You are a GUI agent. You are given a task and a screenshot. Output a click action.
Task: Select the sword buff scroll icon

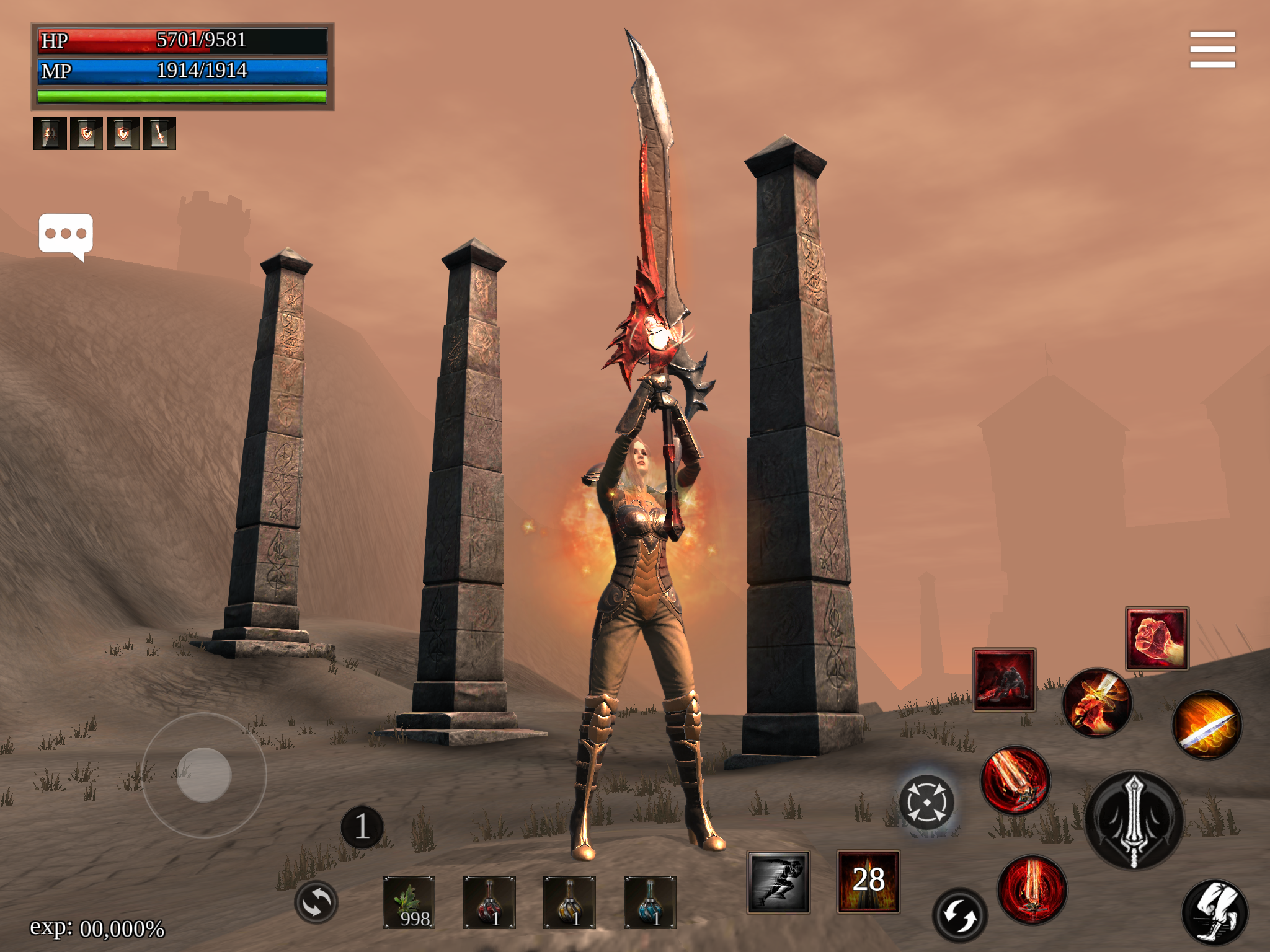click(x=161, y=133)
